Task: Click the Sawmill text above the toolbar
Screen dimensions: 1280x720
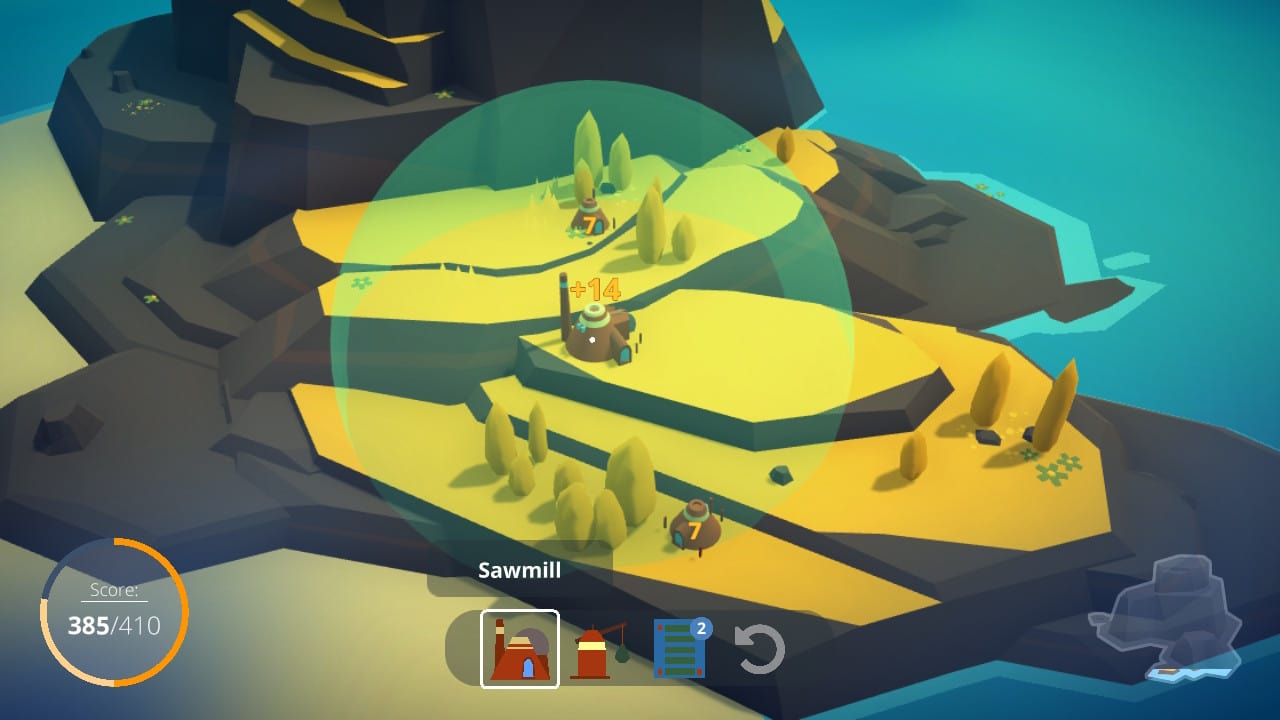Action: coord(519,570)
